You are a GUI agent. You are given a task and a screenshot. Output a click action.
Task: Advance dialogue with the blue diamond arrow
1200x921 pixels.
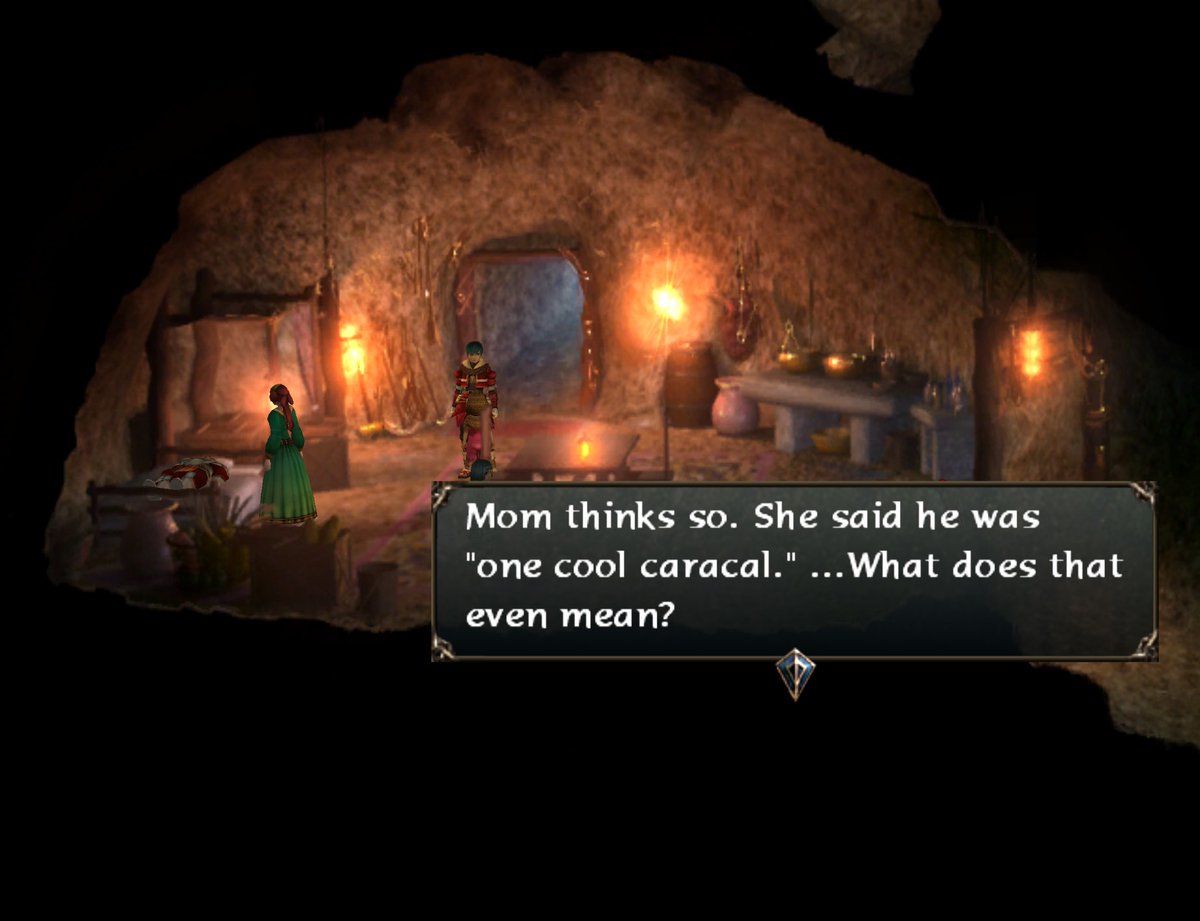(795, 673)
